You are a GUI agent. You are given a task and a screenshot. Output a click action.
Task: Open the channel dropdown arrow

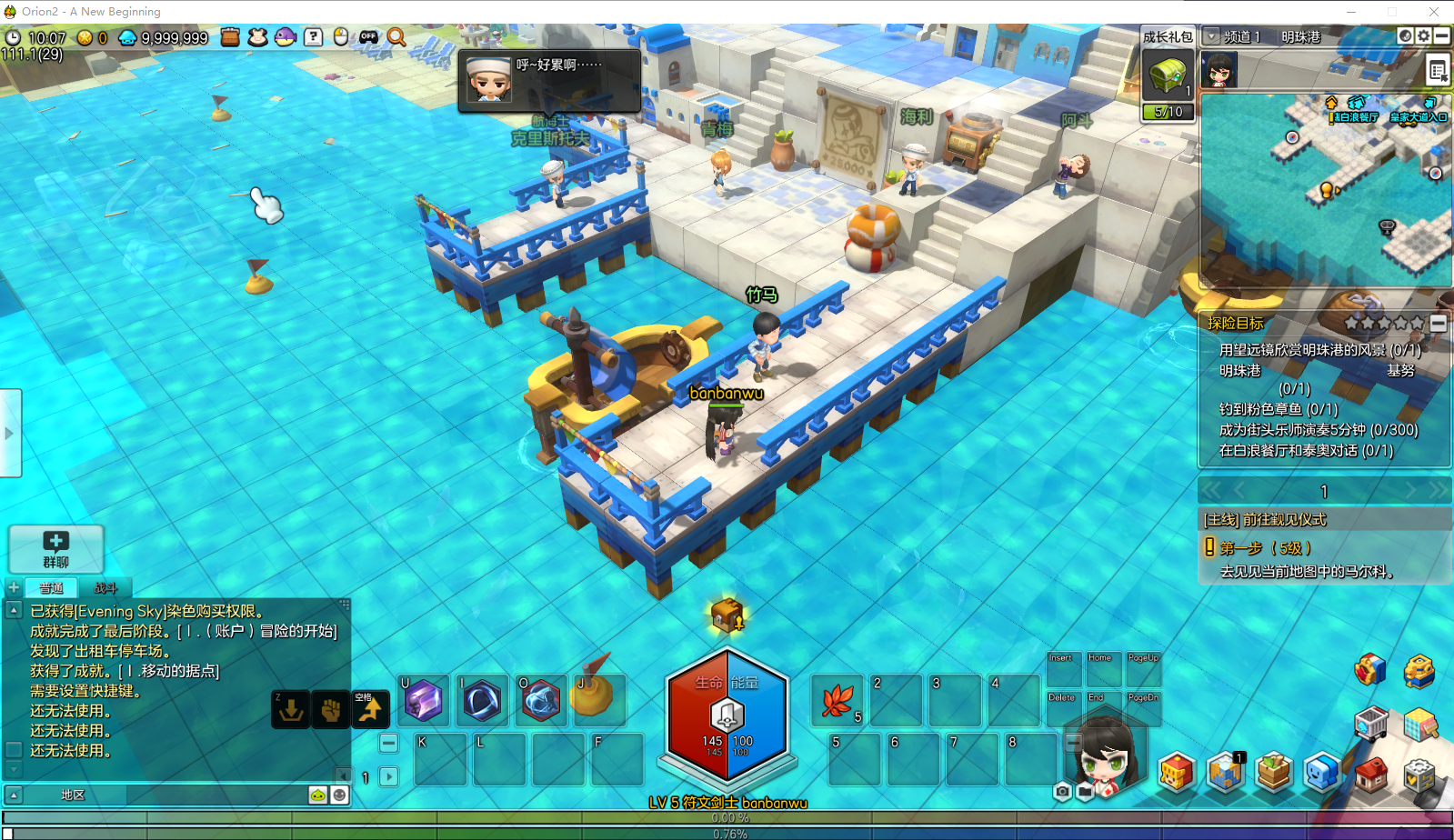coord(1211,36)
